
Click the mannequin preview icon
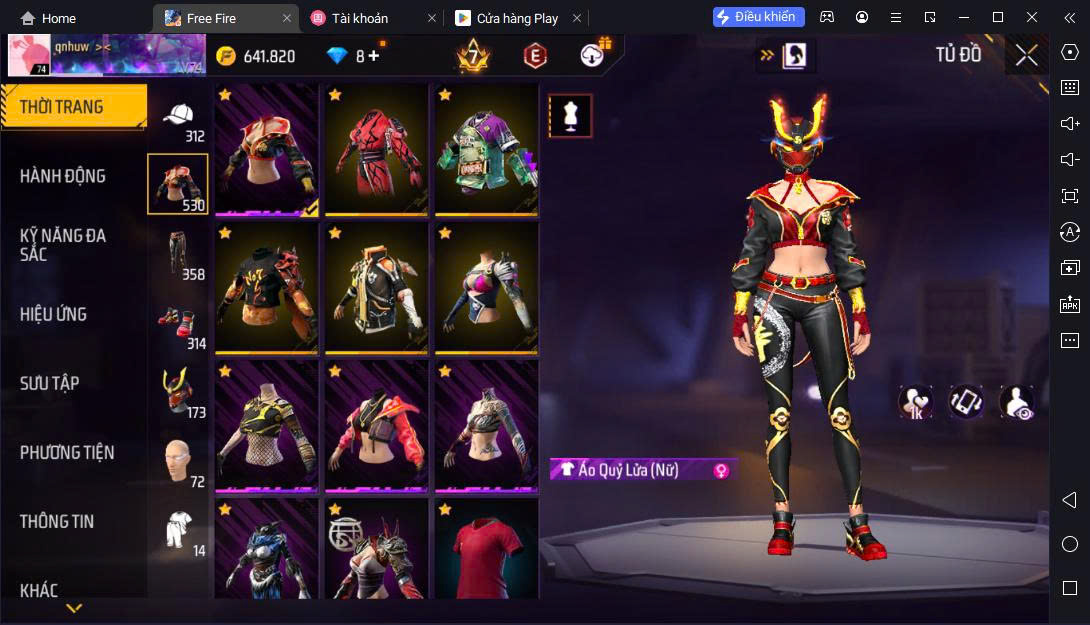(x=570, y=116)
